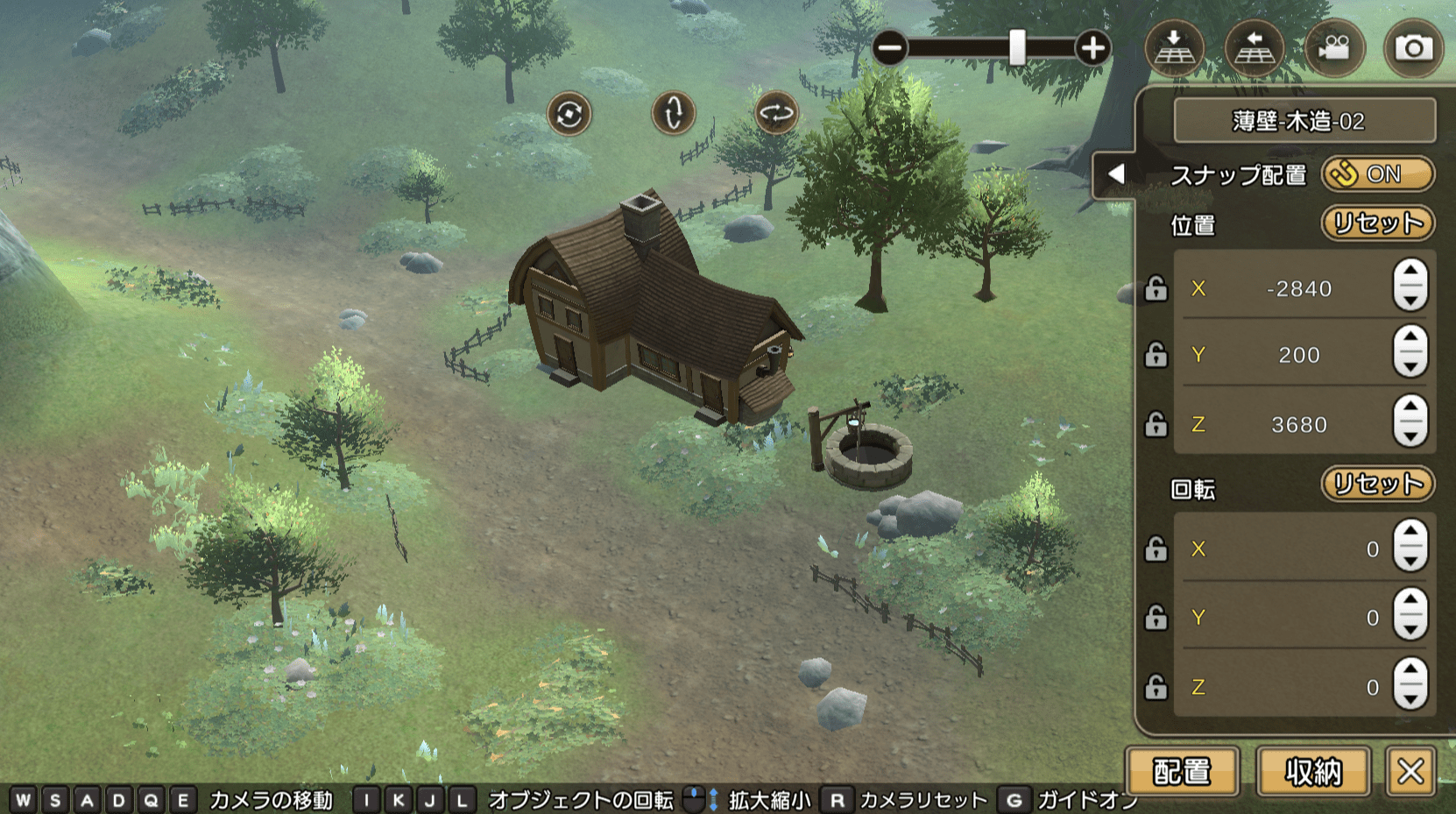Screen dimensions: 1456x814
Task: Click the 配置 placement button
Action: (x=1182, y=771)
